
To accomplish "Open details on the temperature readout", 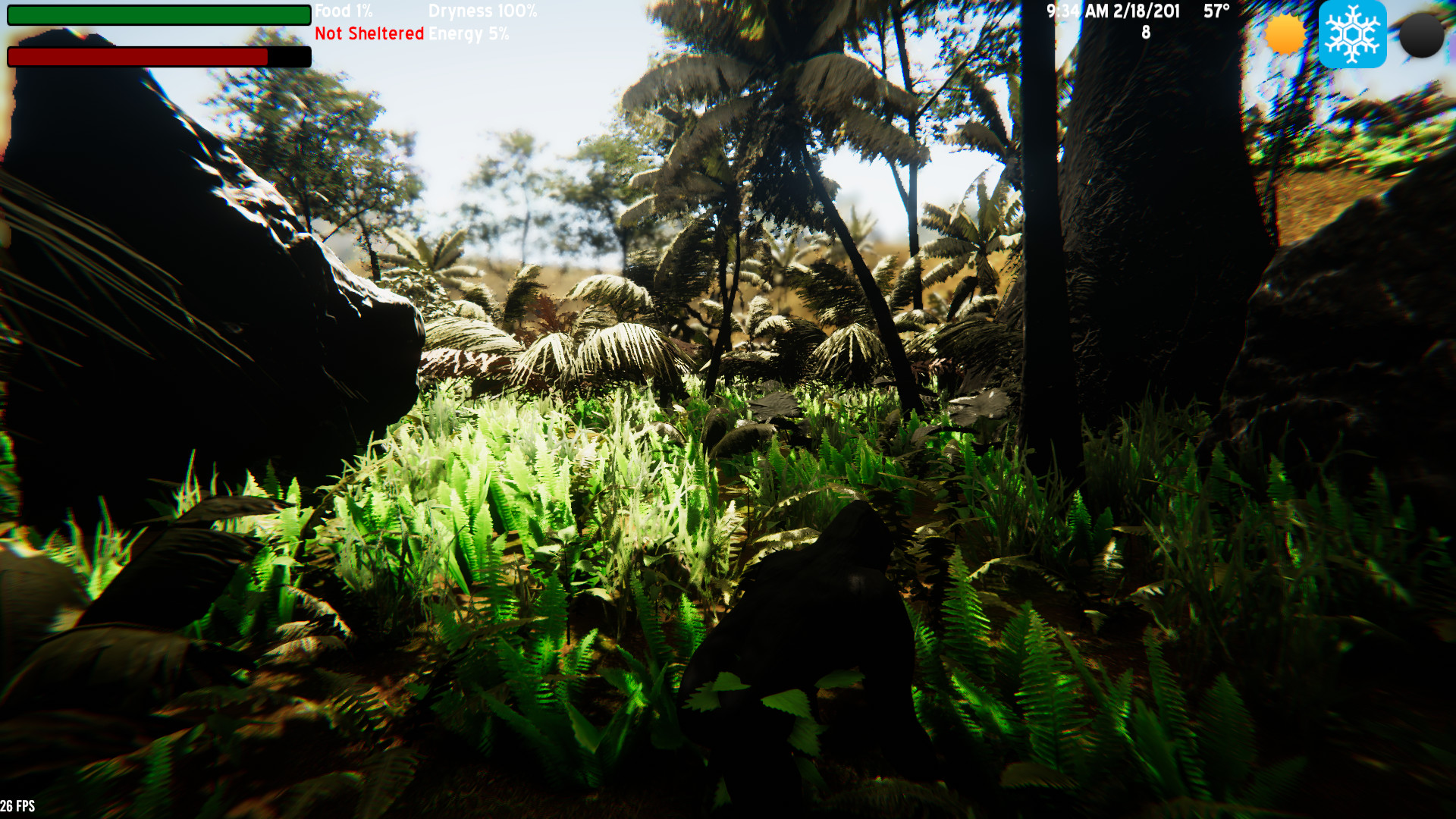I will click(x=1216, y=12).
